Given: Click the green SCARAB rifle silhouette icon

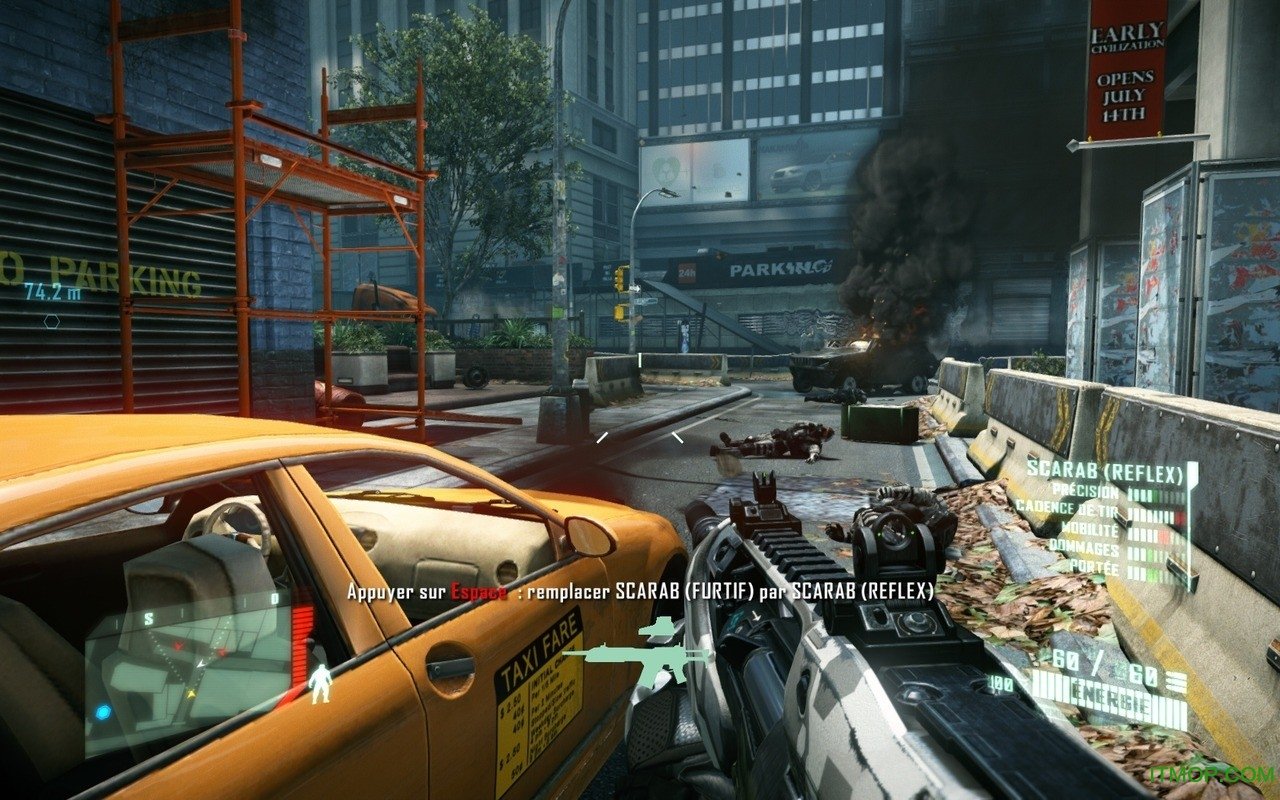Looking at the screenshot, I should pos(637,657).
